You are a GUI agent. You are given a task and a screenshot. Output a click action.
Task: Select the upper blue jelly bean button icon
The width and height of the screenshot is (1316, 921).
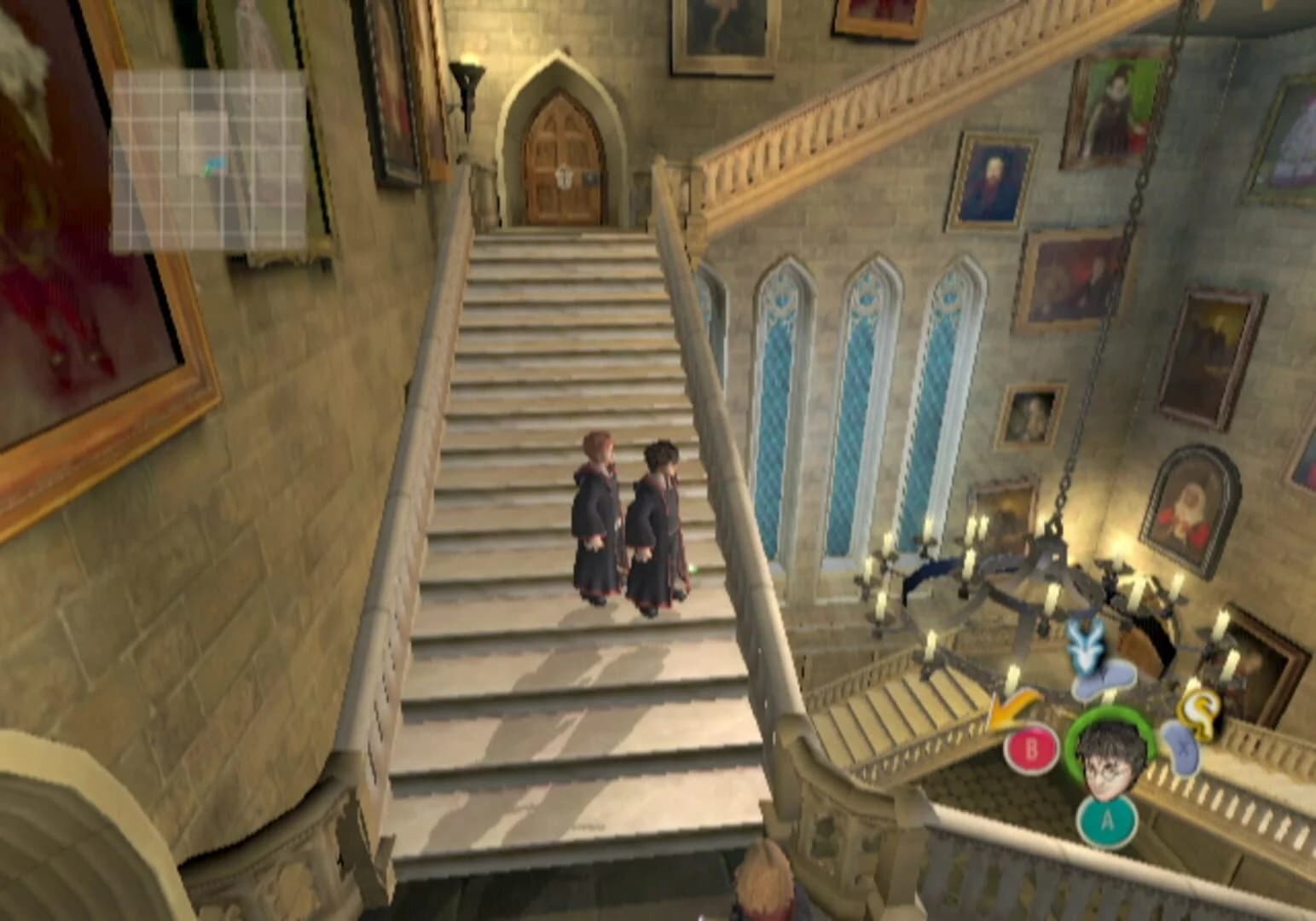click(x=1105, y=680)
